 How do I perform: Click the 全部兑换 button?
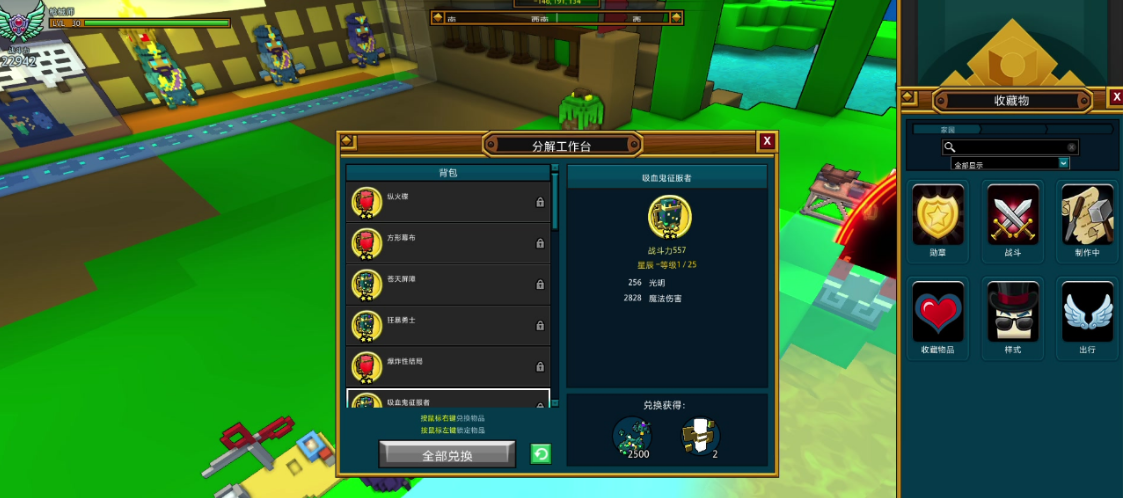click(x=447, y=455)
